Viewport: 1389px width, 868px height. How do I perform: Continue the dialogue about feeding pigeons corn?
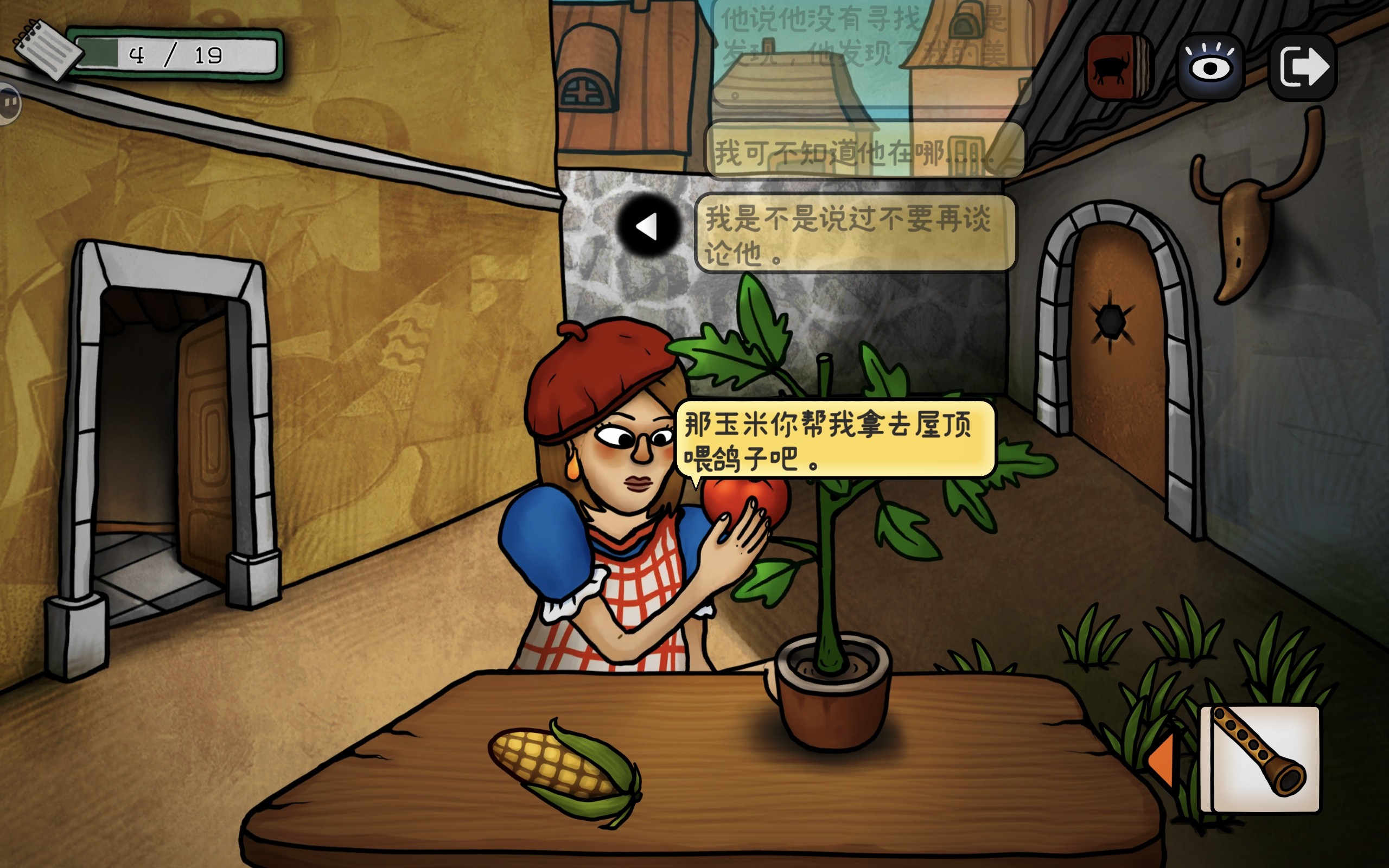coord(834,440)
